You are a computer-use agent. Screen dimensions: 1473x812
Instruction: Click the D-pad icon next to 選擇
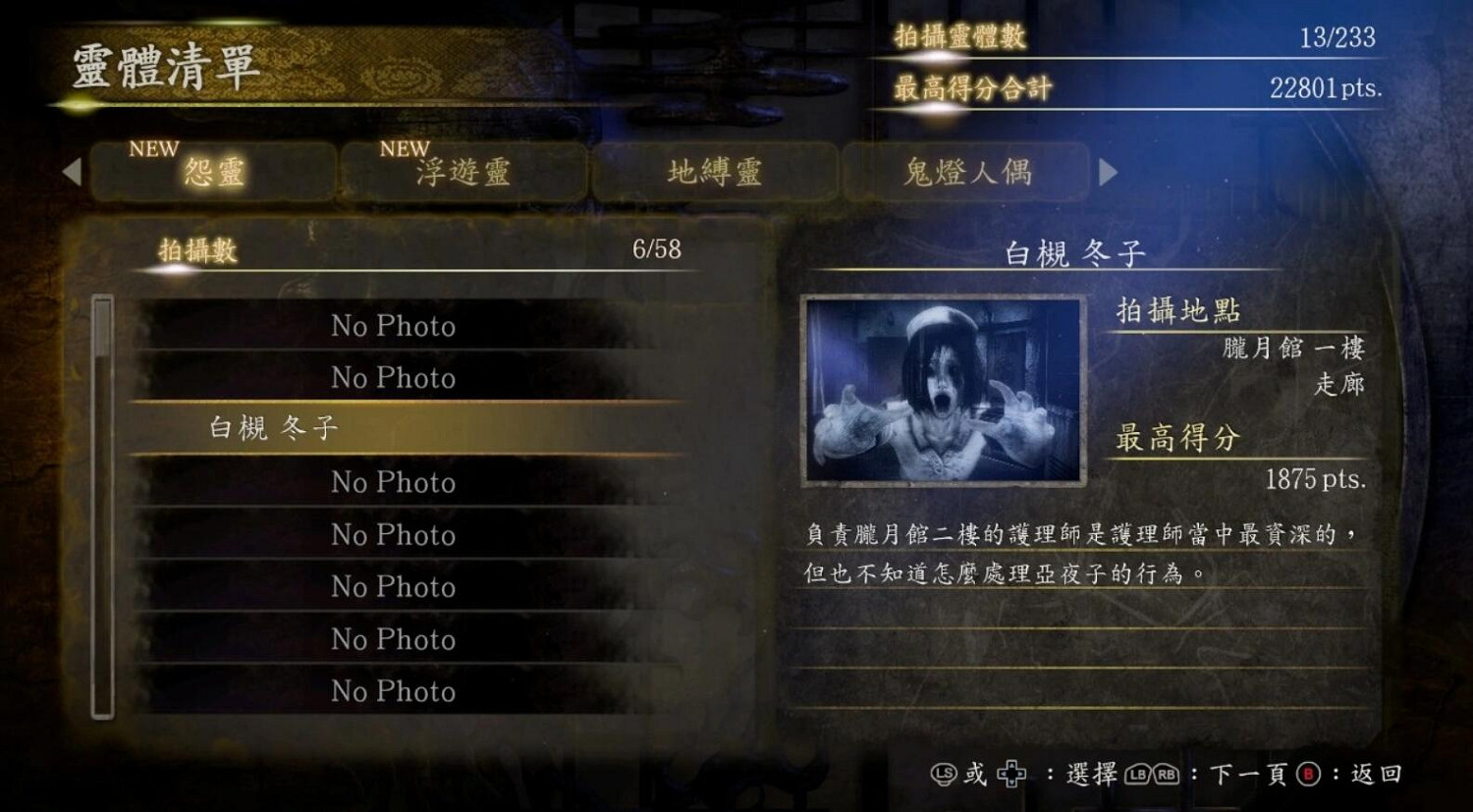coord(1012,772)
